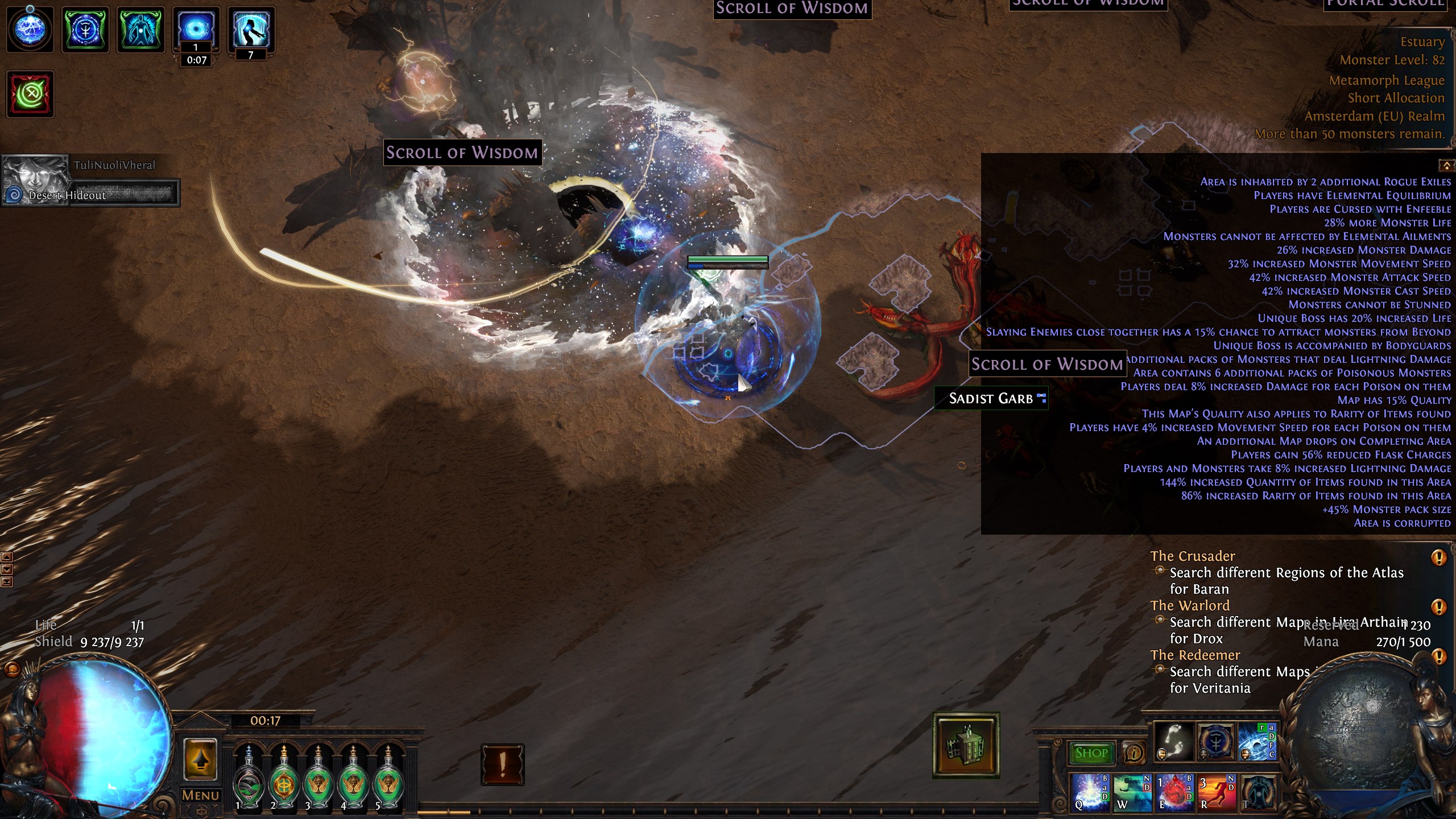Activate the Q ice burst skill

[x=1090, y=792]
